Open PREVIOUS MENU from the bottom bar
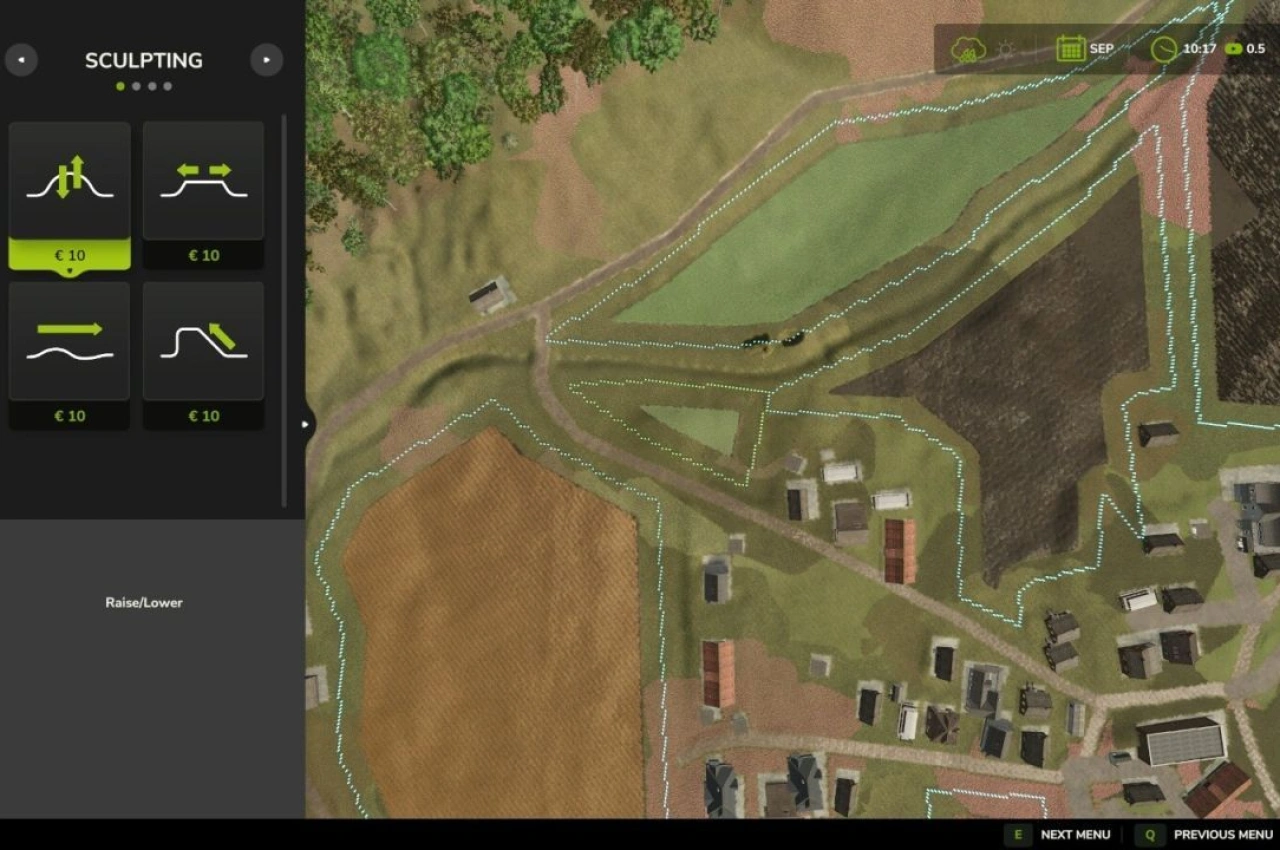The image size is (1280, 850). coord(1222,834)
